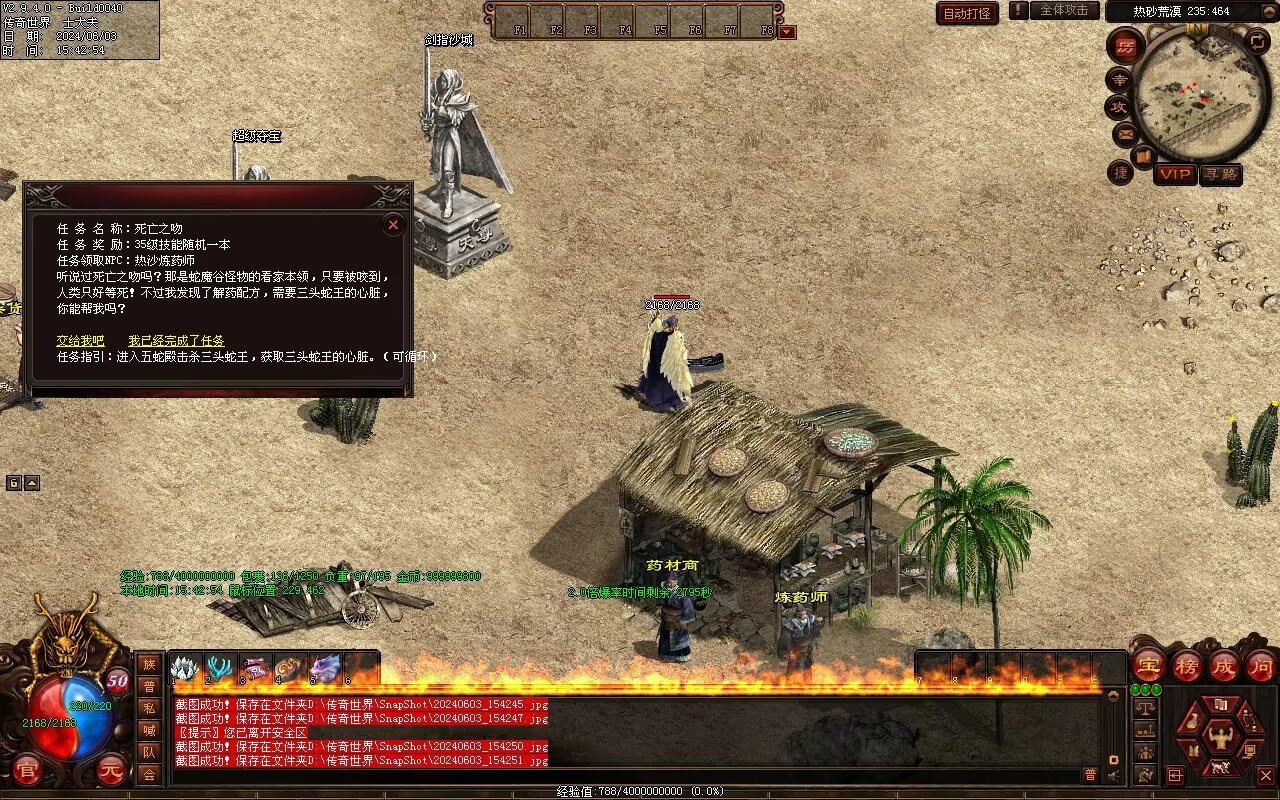
Task: Toggle the 自动打怪 auto-fight button
Action: pos(967,13)
